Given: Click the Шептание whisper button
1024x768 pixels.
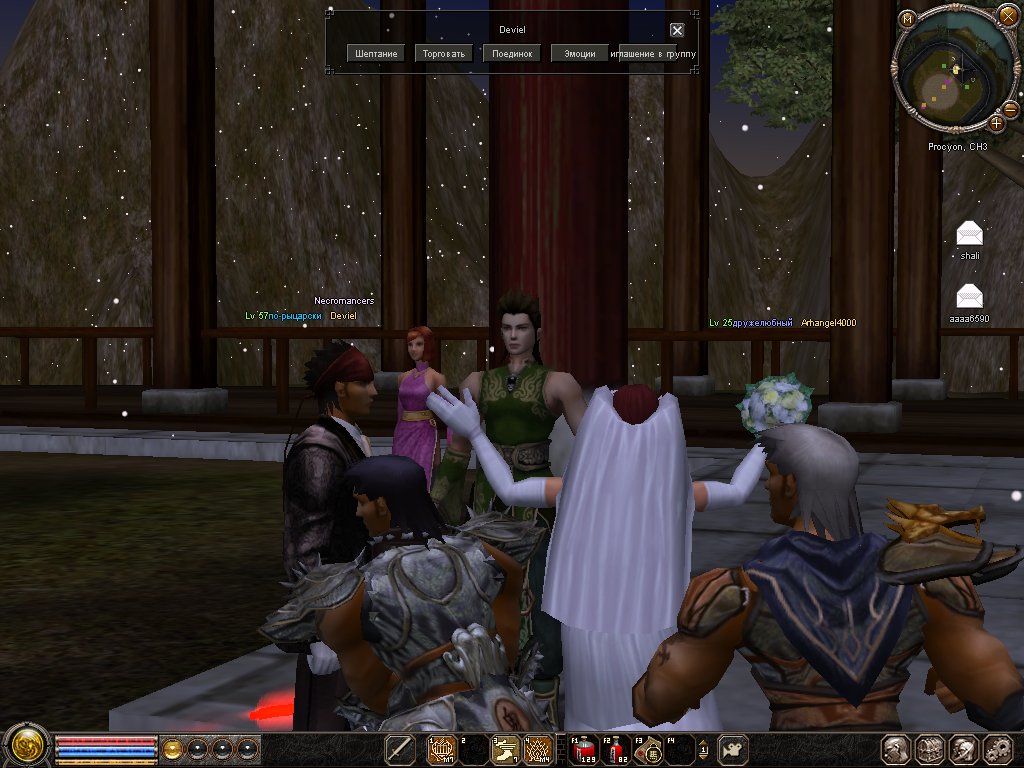Looking at the screenshot, I should tap(377, 53).
